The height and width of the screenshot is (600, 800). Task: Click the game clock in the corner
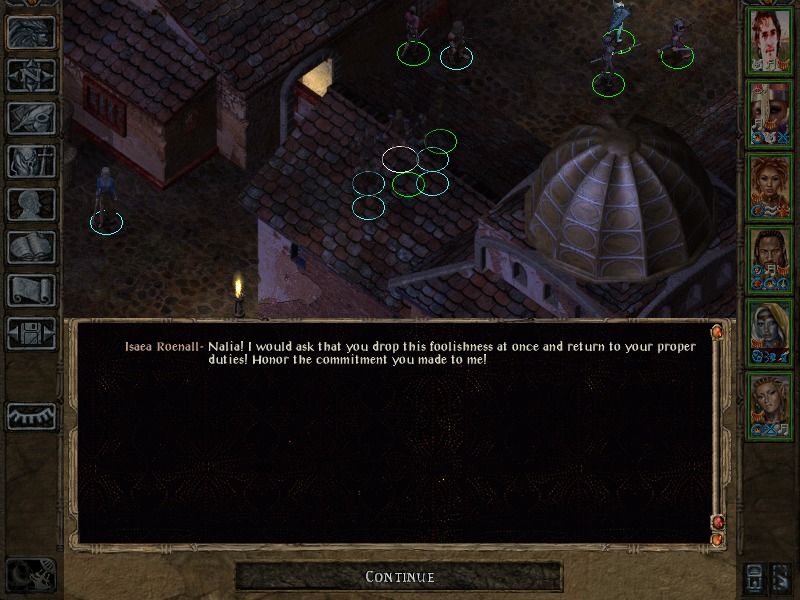click(x=30, y=574)
